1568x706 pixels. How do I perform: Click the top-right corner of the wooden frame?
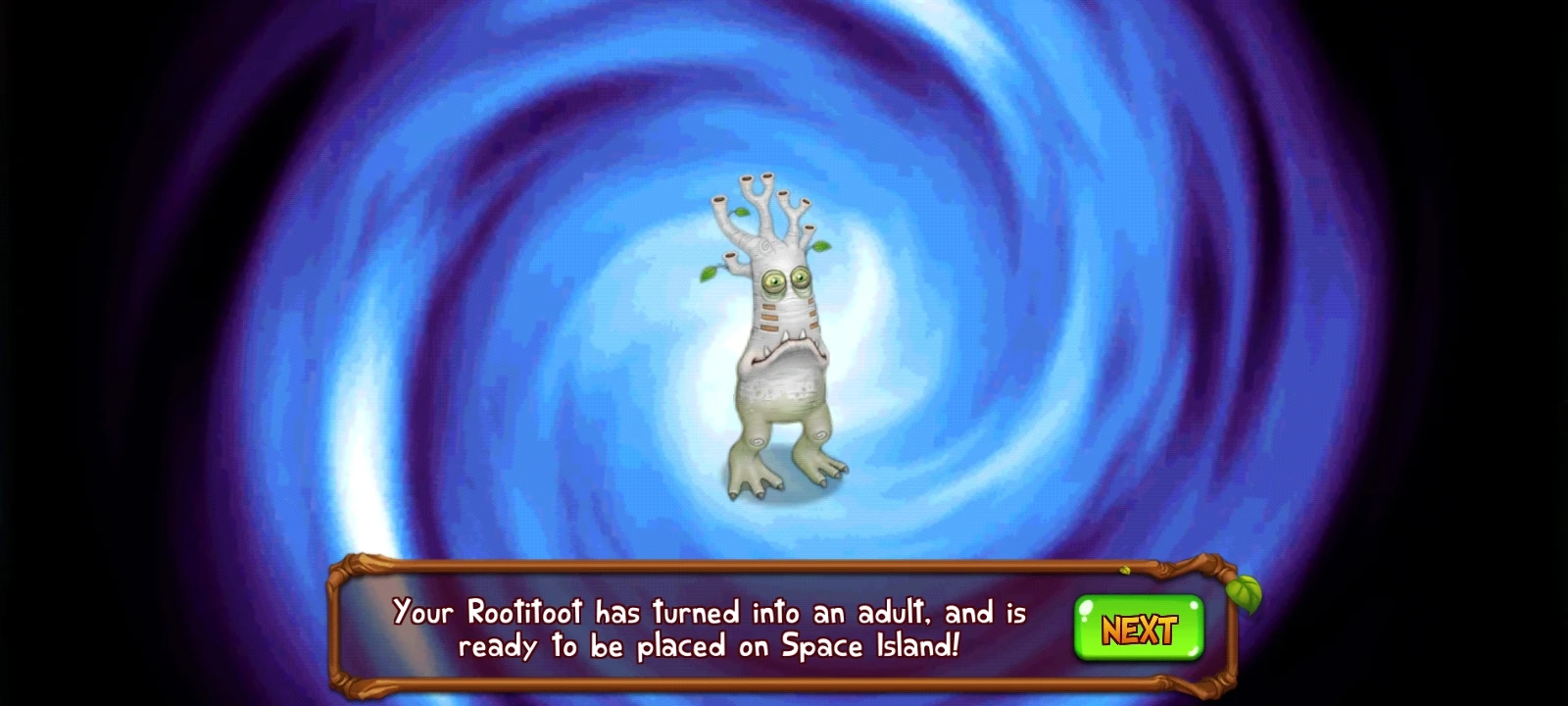pyautogui.click(x=1215, y=564)
